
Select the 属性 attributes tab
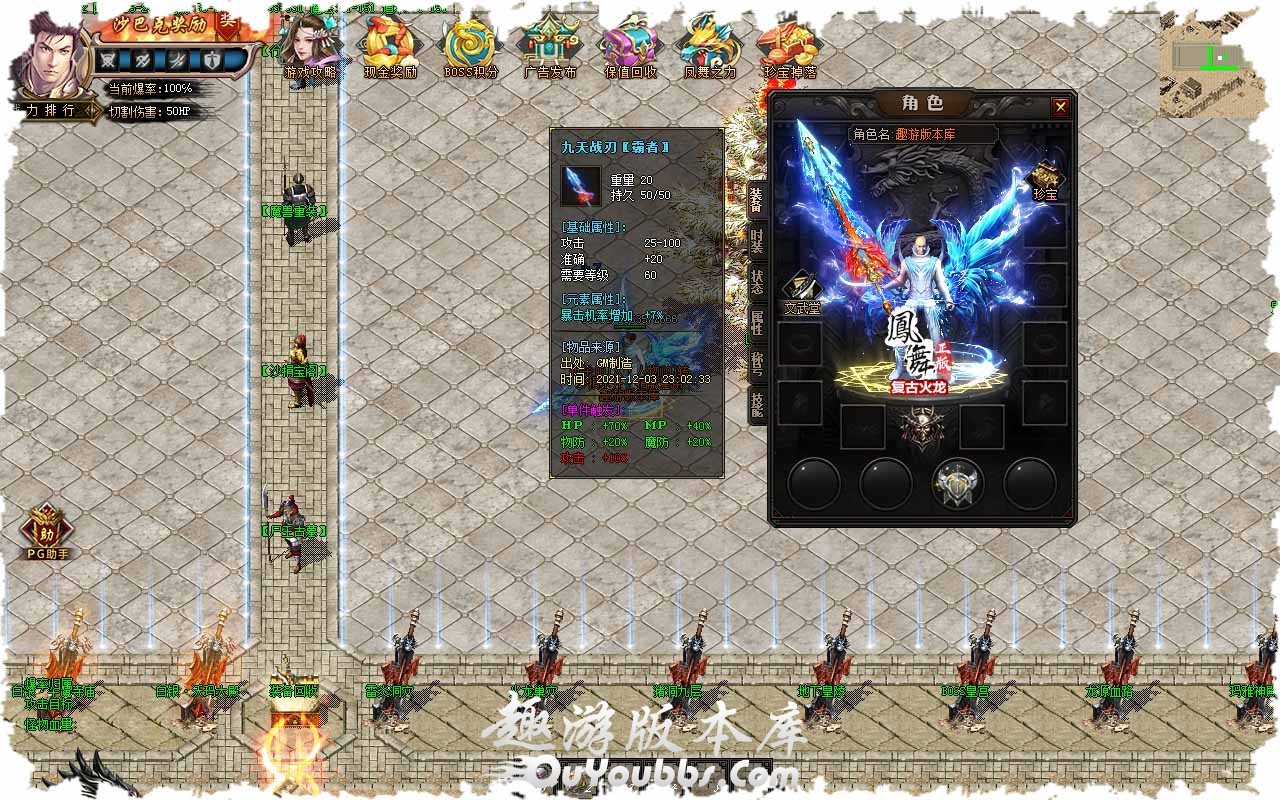pos(757,322)
